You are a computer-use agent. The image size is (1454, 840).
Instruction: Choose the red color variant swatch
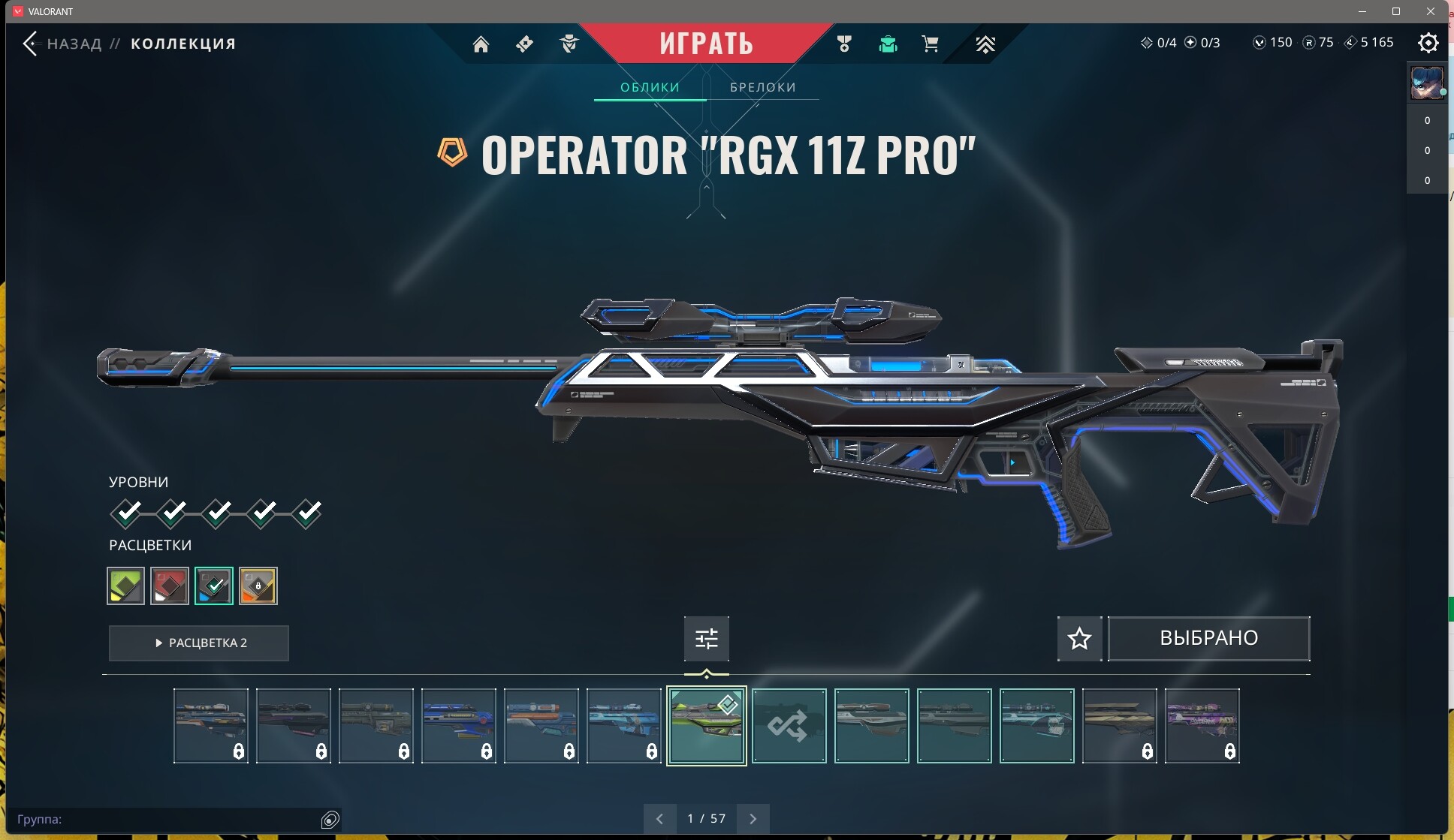170,586
